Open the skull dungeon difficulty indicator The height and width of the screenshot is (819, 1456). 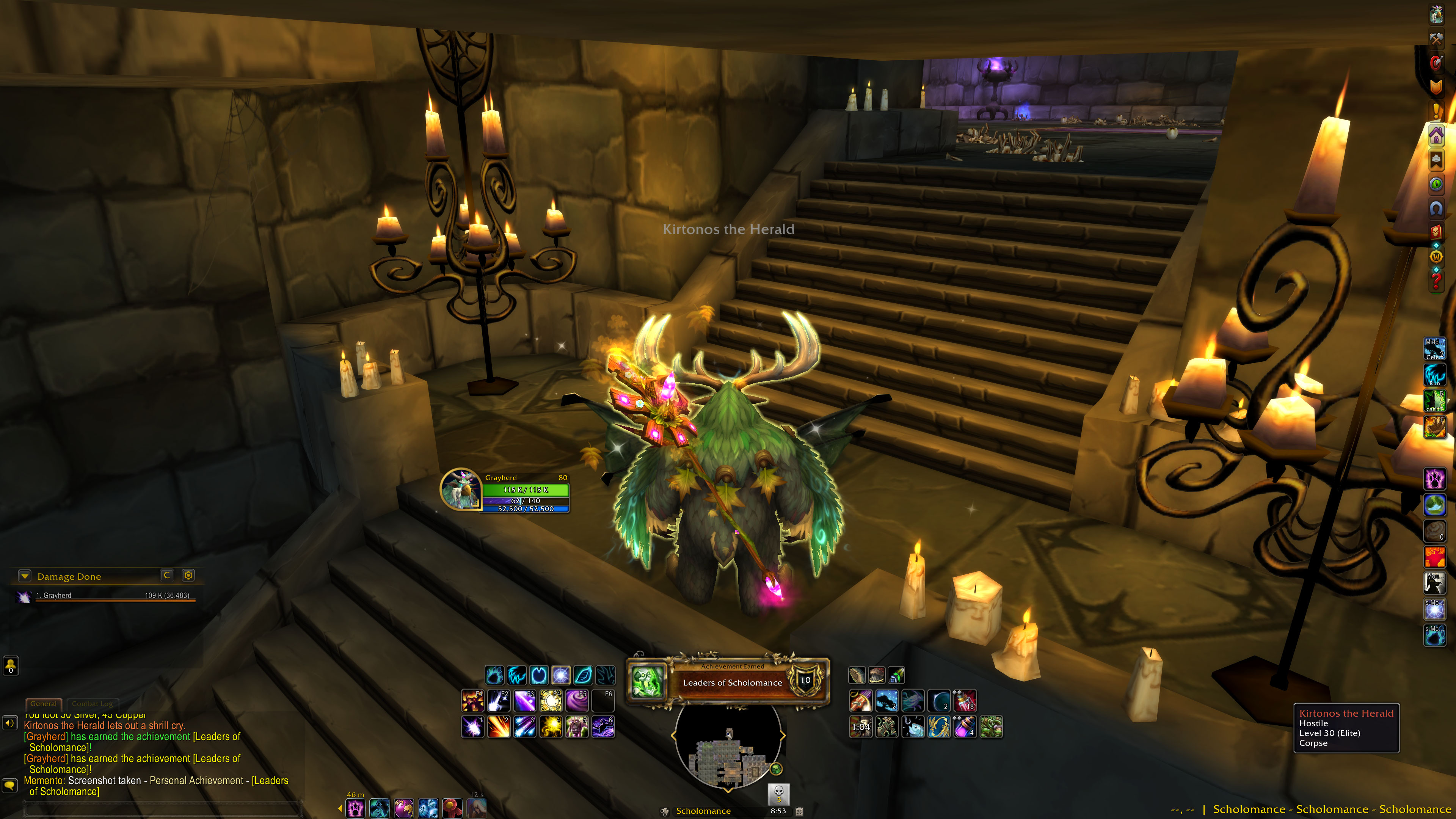pyautogui.click(x=778, y=793)
